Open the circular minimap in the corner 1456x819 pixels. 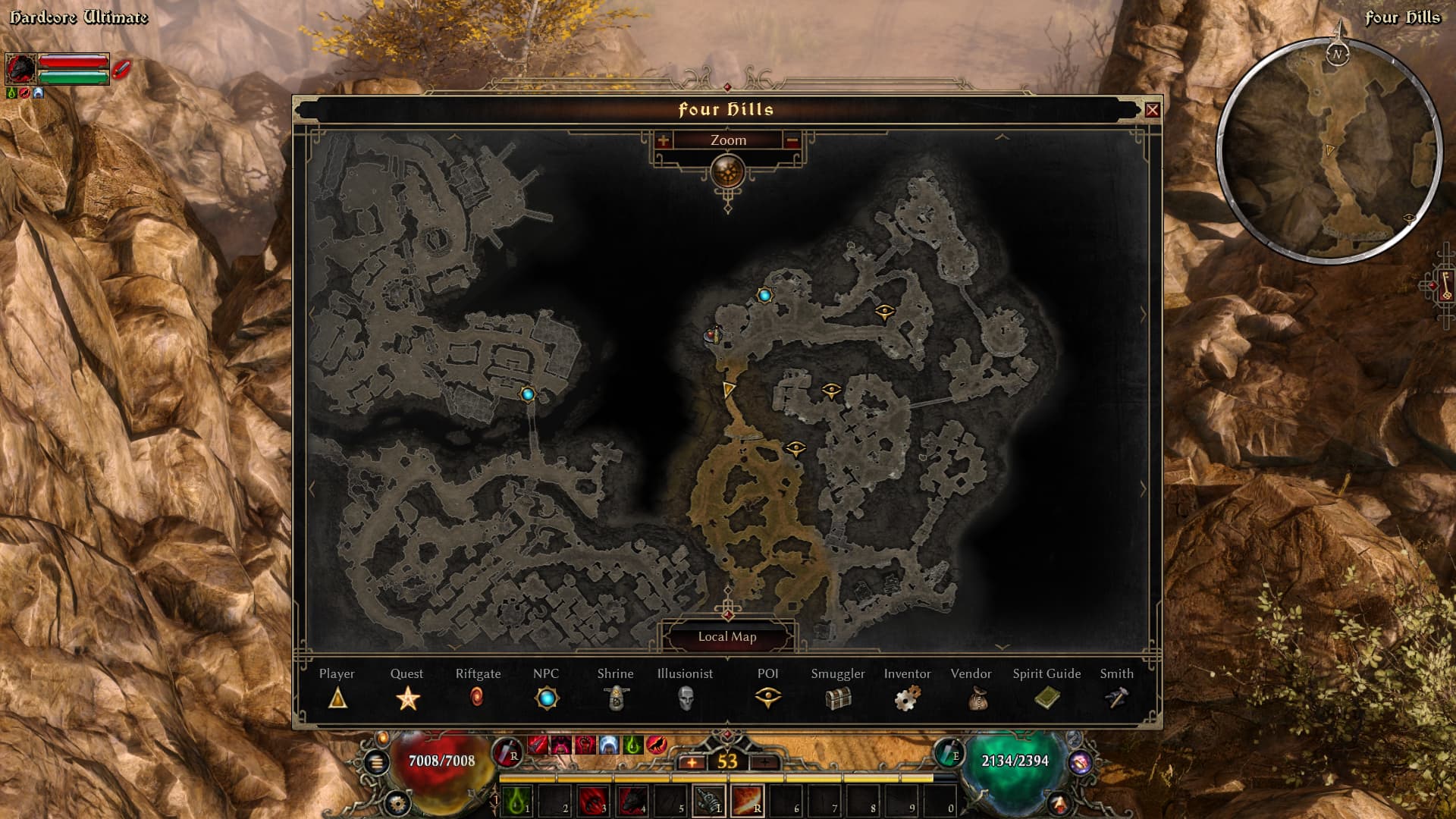click(1330, 149)
